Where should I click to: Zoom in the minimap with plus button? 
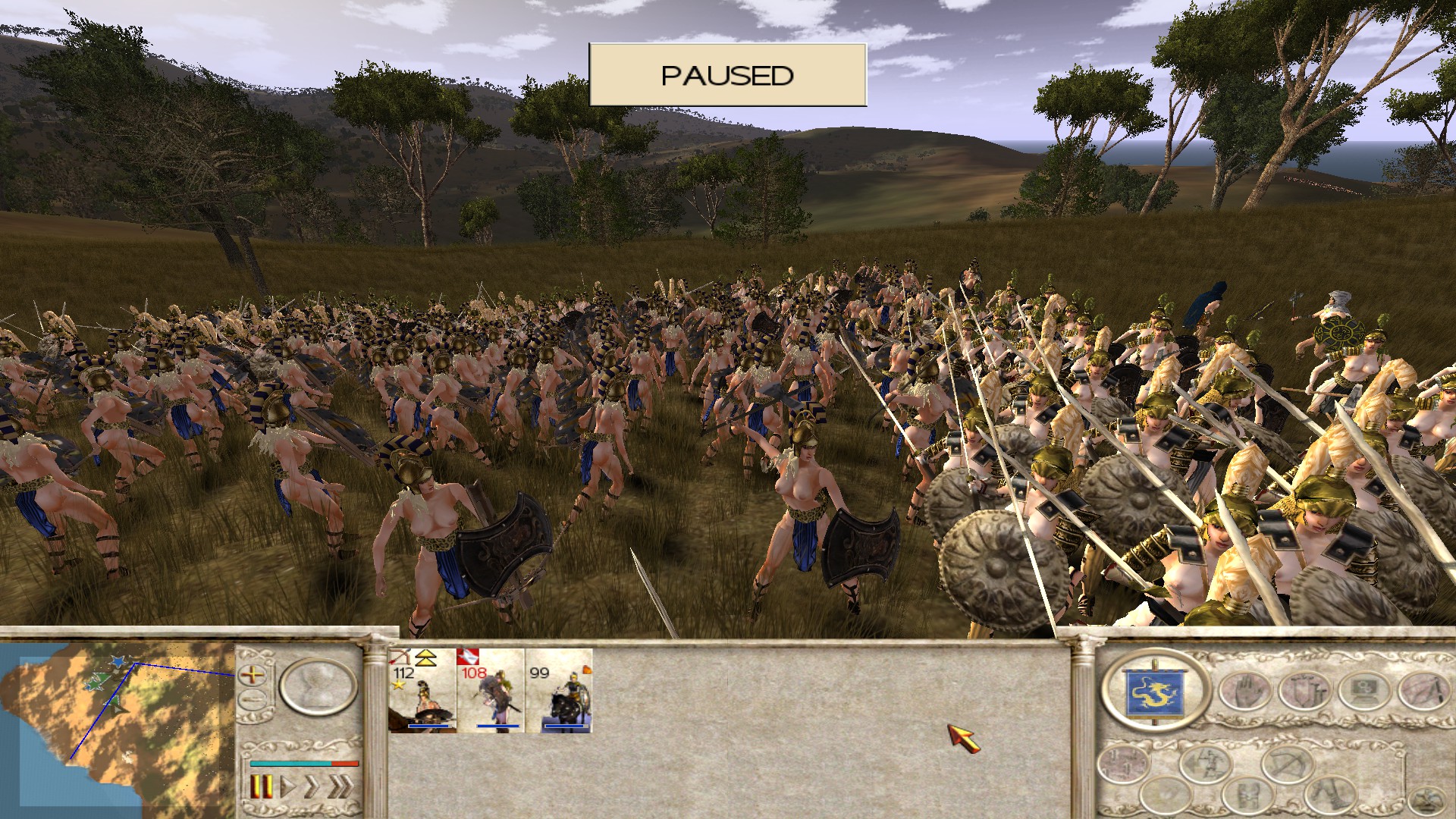pos(252,674)
